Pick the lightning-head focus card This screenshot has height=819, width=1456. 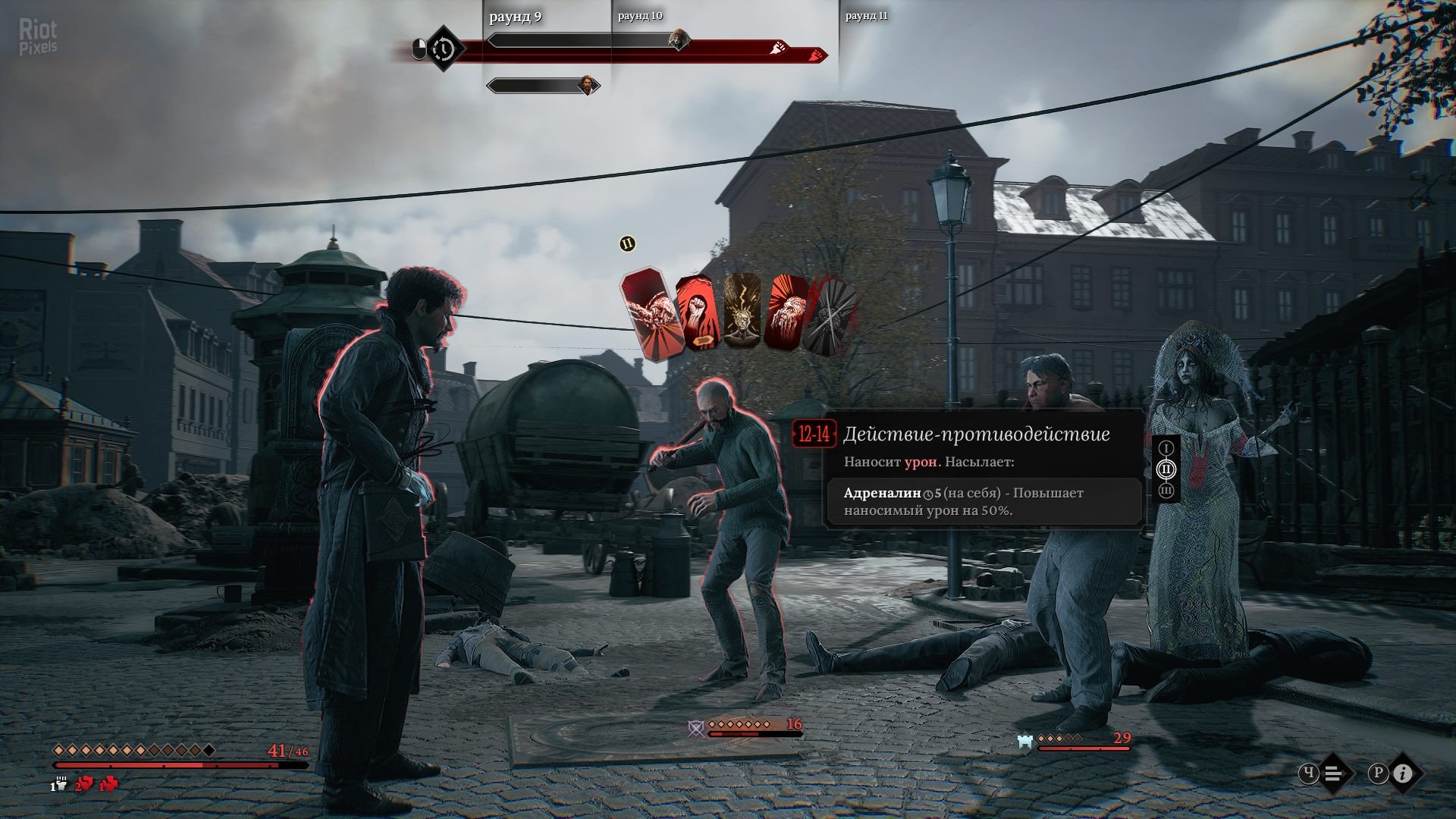point(742,311)
